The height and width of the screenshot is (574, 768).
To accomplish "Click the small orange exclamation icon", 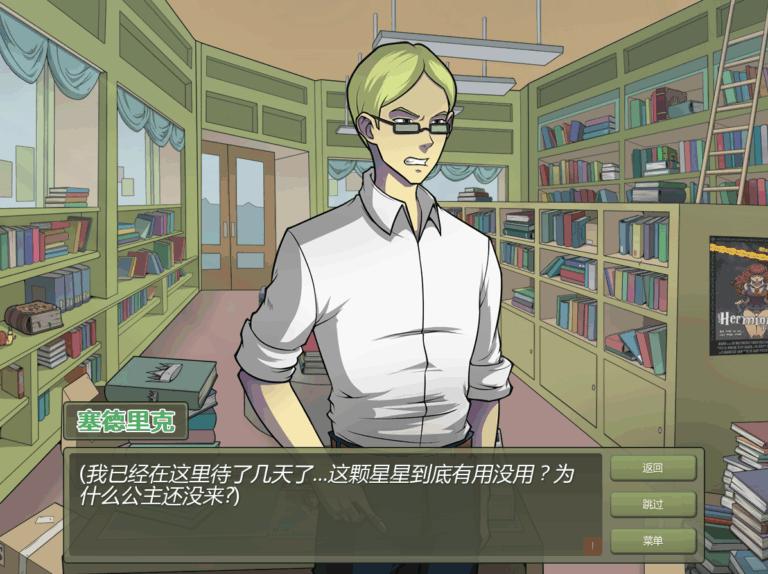I will pos(593,545).
